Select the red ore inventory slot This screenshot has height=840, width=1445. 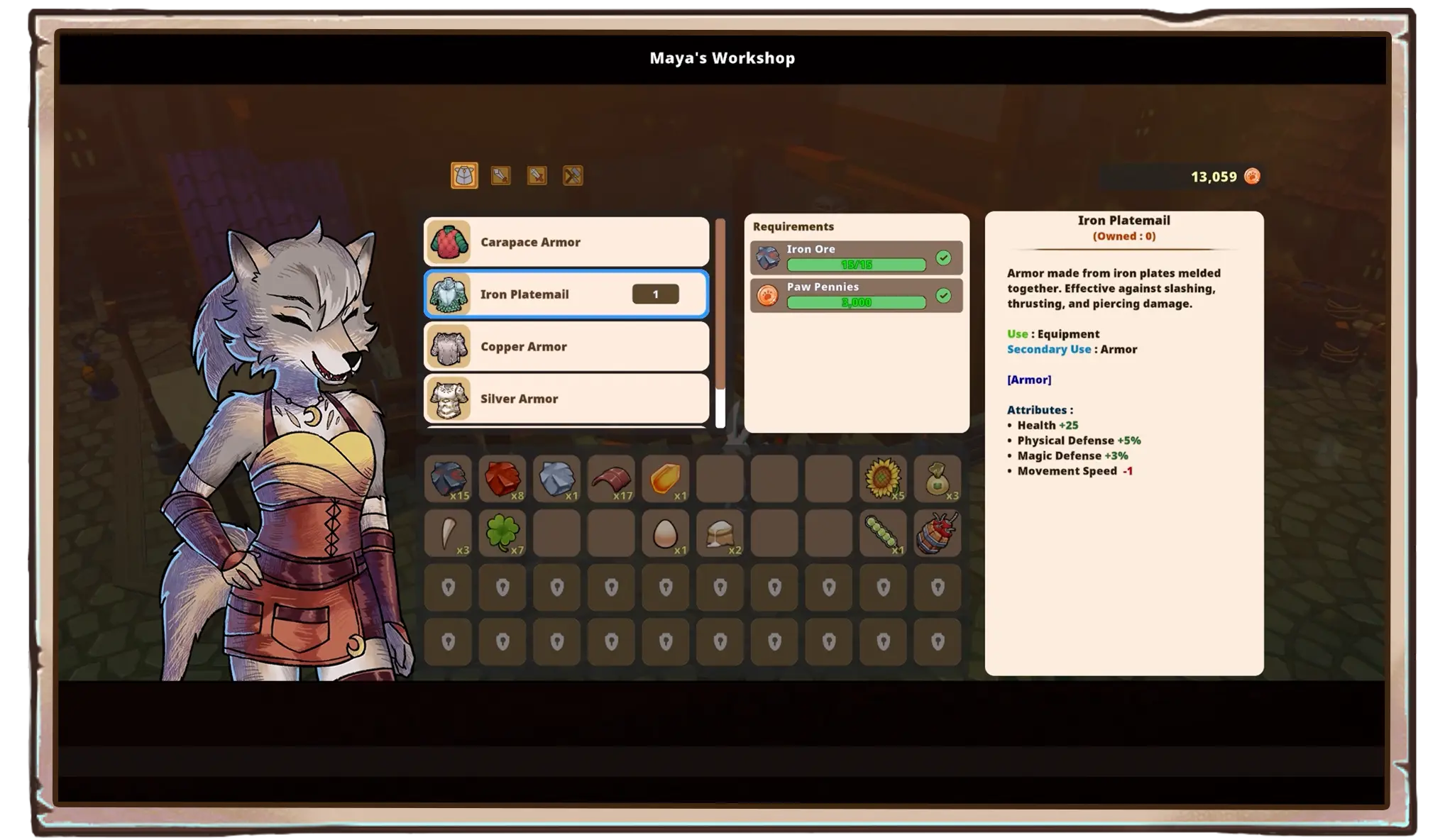(x=502, y=479)
